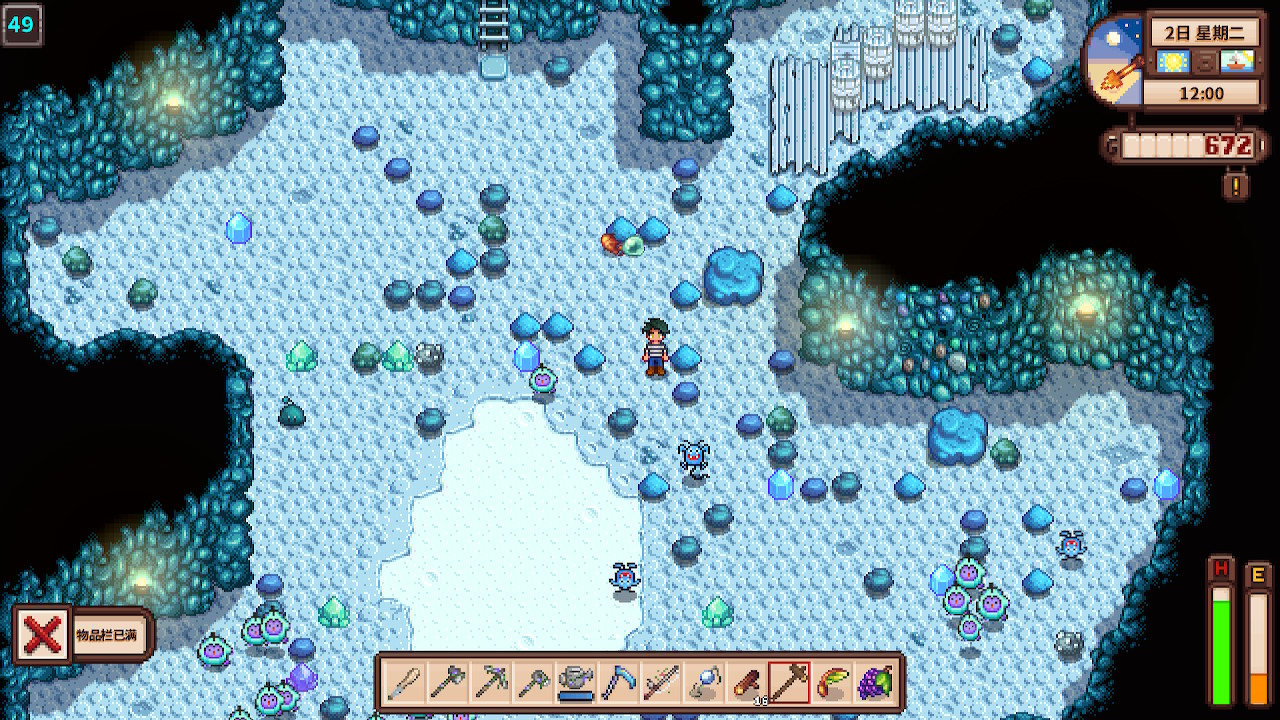Select the sword in the hotbar
The height and width of the screenshot is (720, 1280).
coord(404,682)
